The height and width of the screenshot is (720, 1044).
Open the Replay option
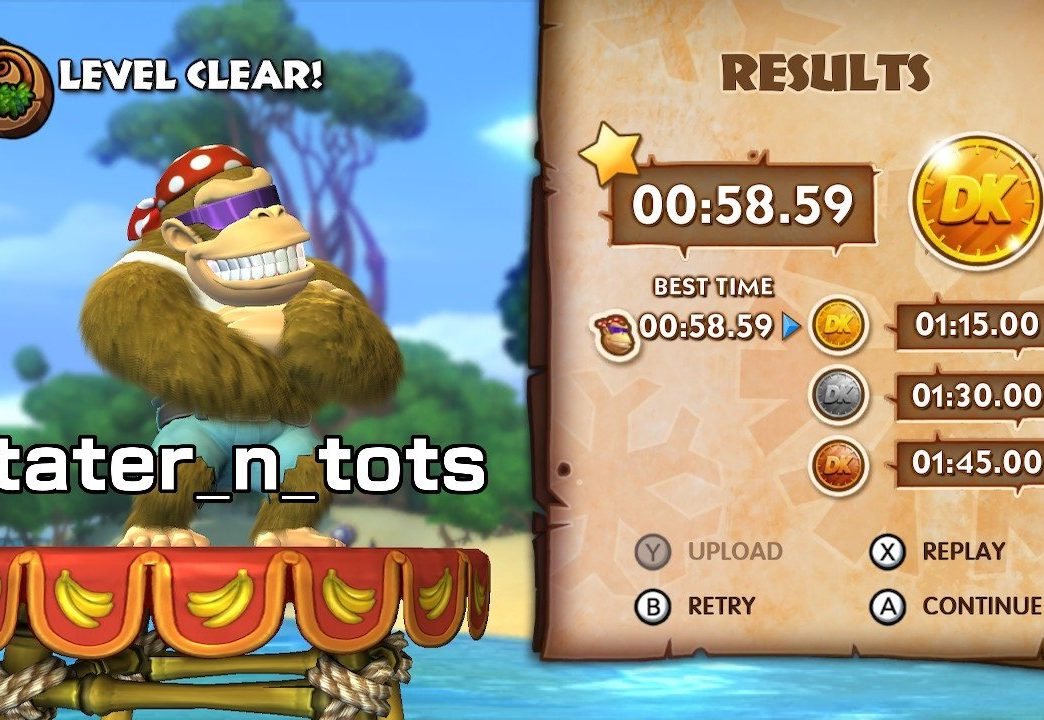940,551
